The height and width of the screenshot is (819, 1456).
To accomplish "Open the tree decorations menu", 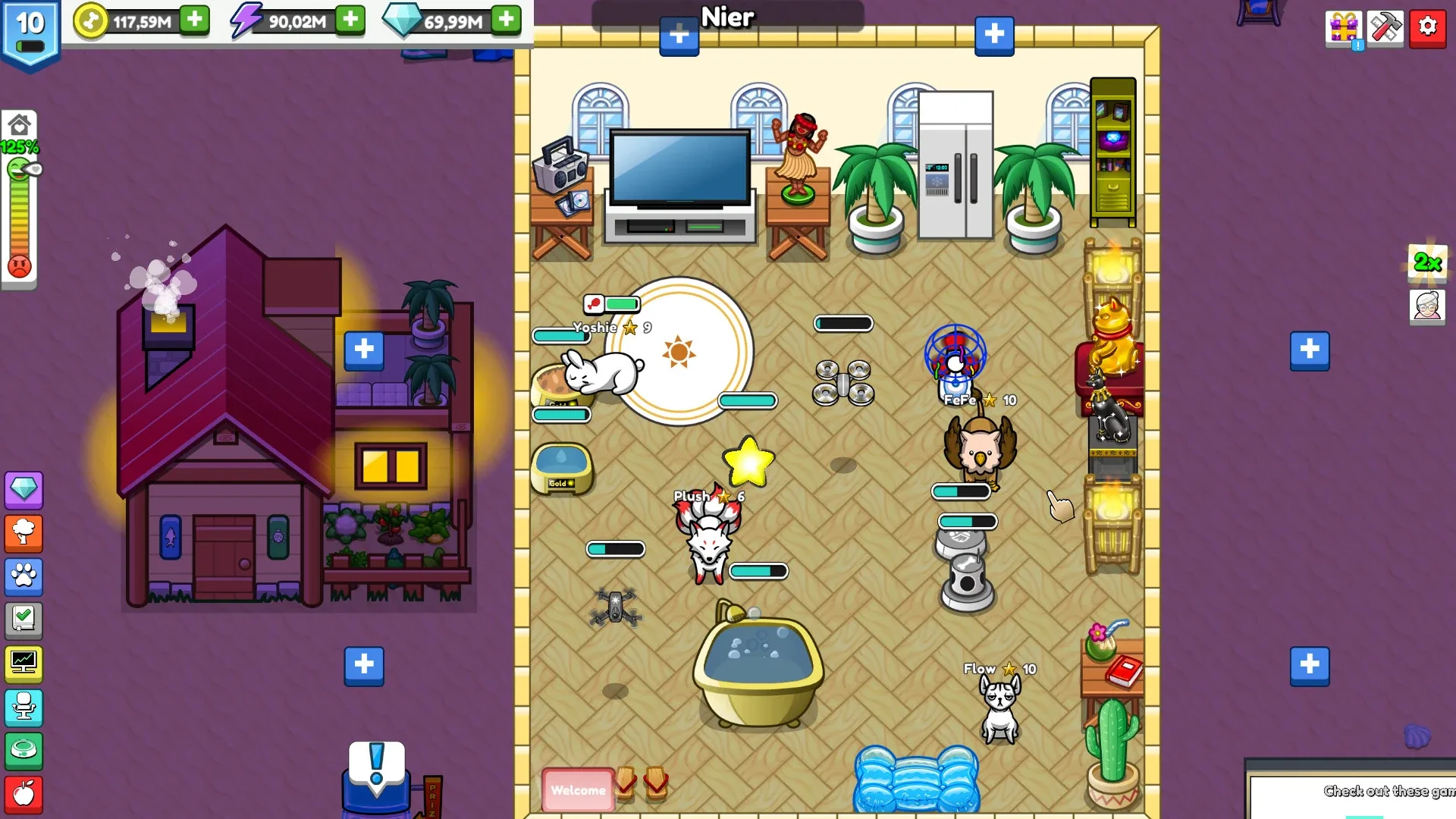I will (24, 533).
